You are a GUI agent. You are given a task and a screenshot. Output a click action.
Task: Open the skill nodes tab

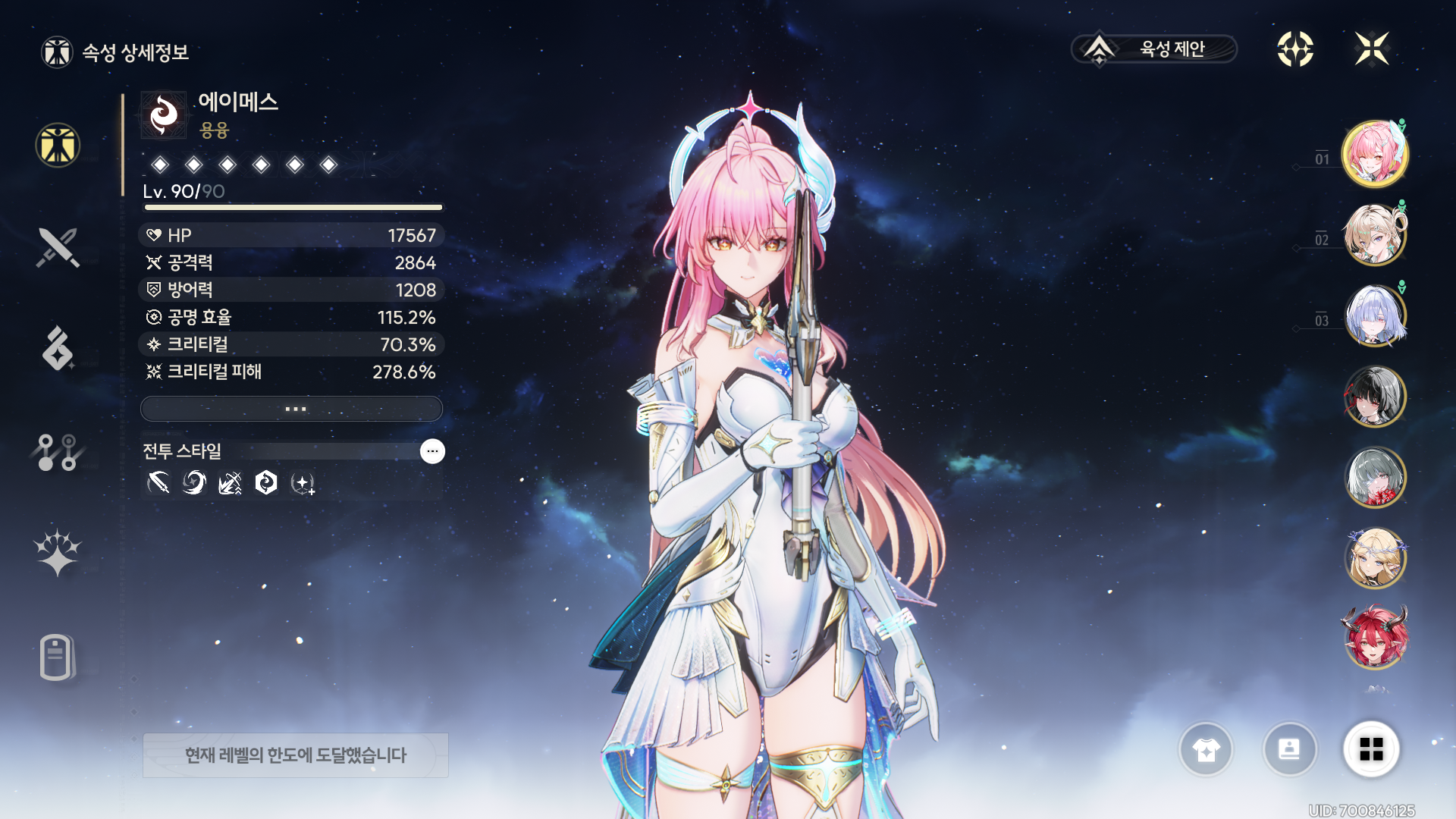click(x=58, y=452)
